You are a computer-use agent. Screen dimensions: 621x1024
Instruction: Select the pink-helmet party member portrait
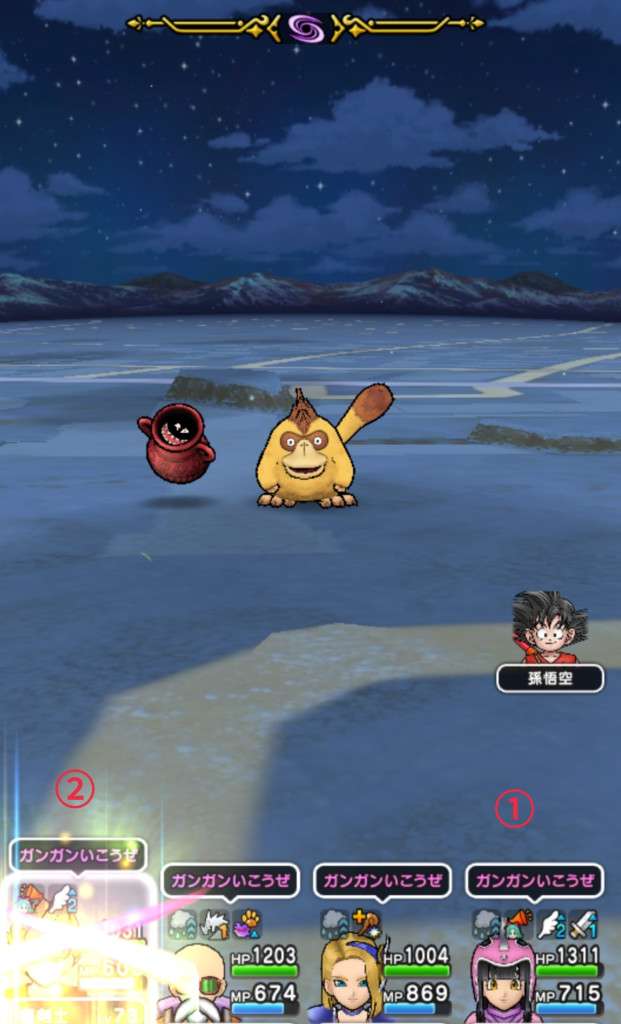502,980
